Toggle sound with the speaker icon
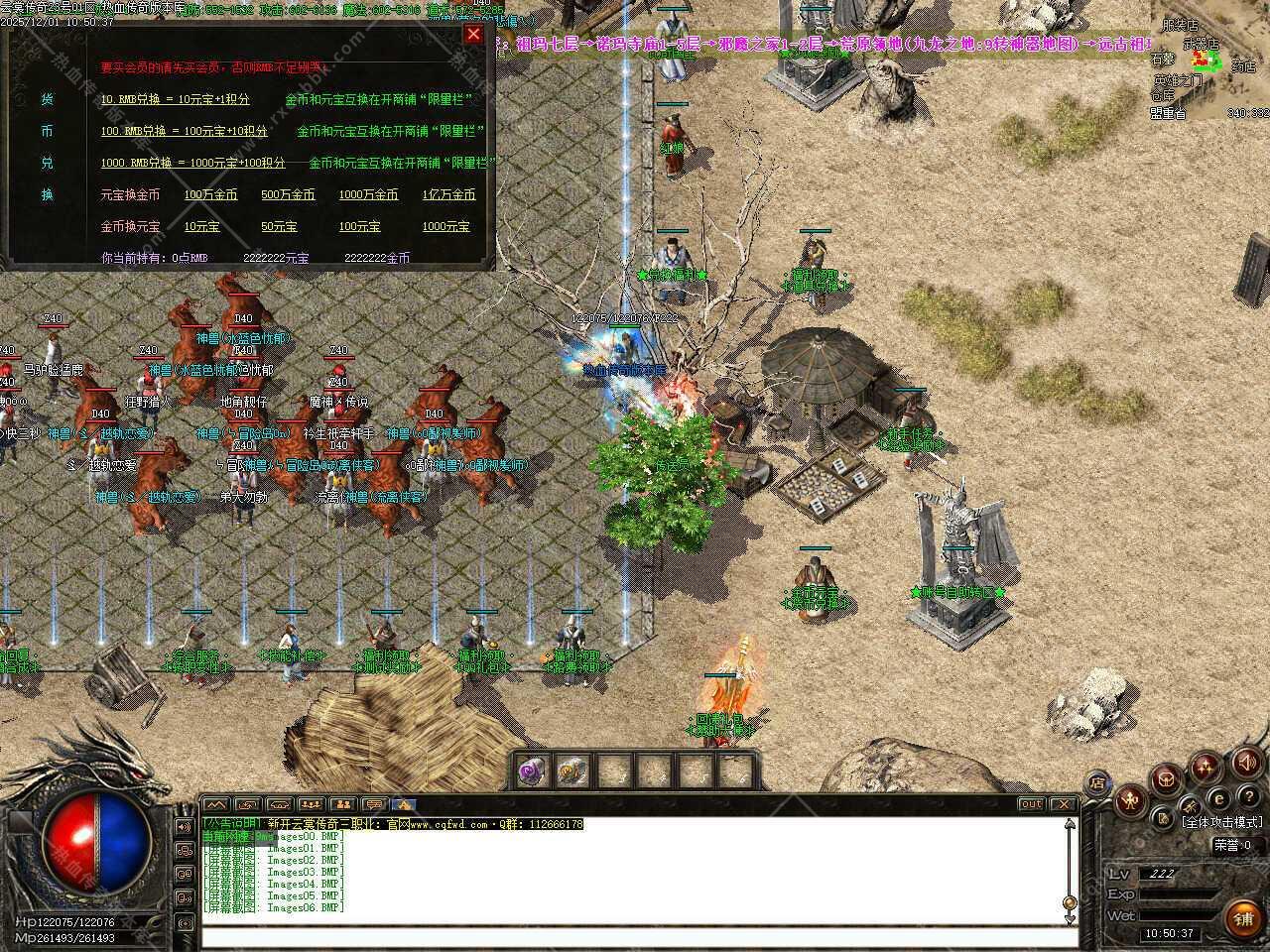The width and height of the screenshot is (1270, 952). point(1247,762)
